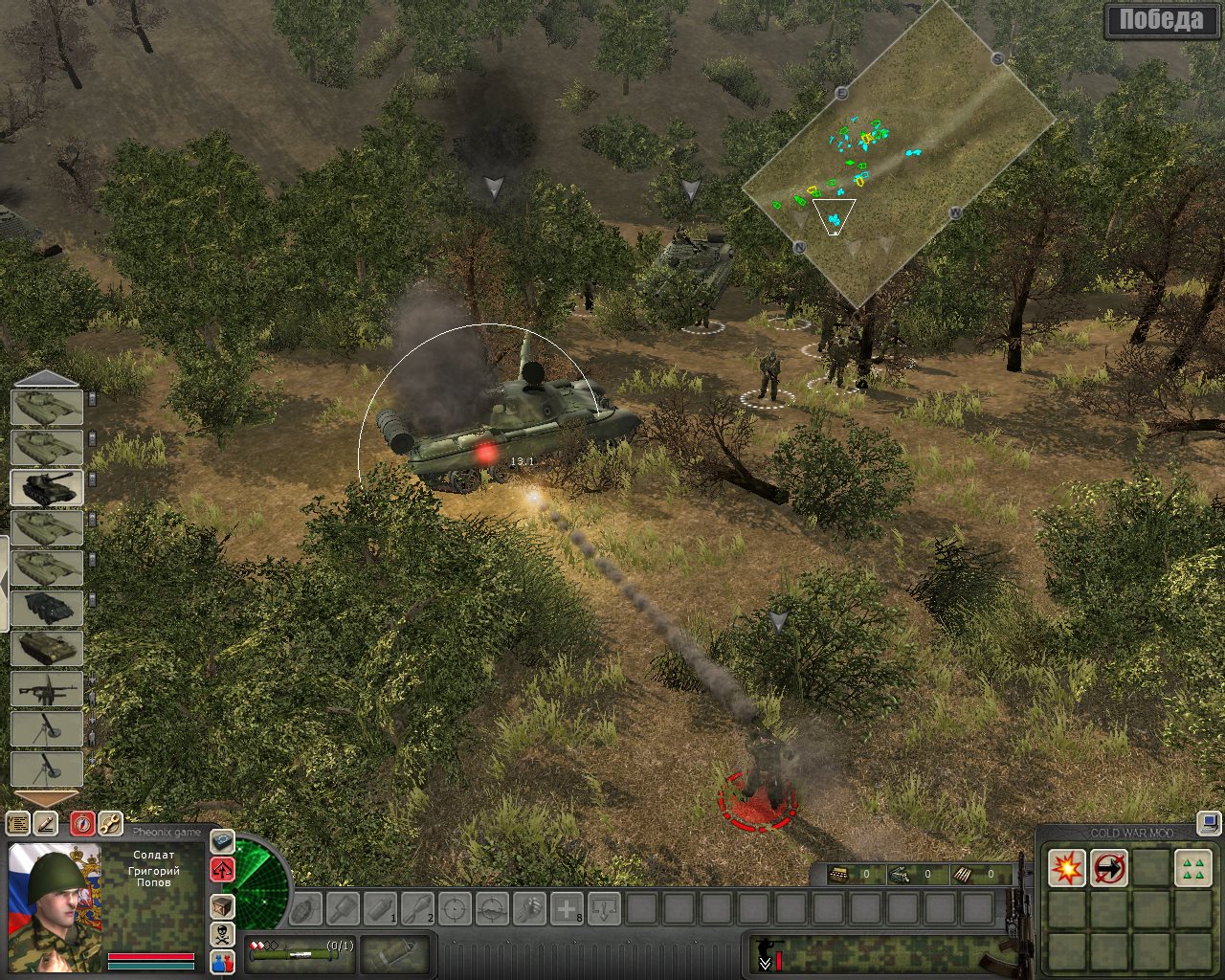1225x980 pixels.
Task: Select the hand grenade action slot
Action: point(305,908)
